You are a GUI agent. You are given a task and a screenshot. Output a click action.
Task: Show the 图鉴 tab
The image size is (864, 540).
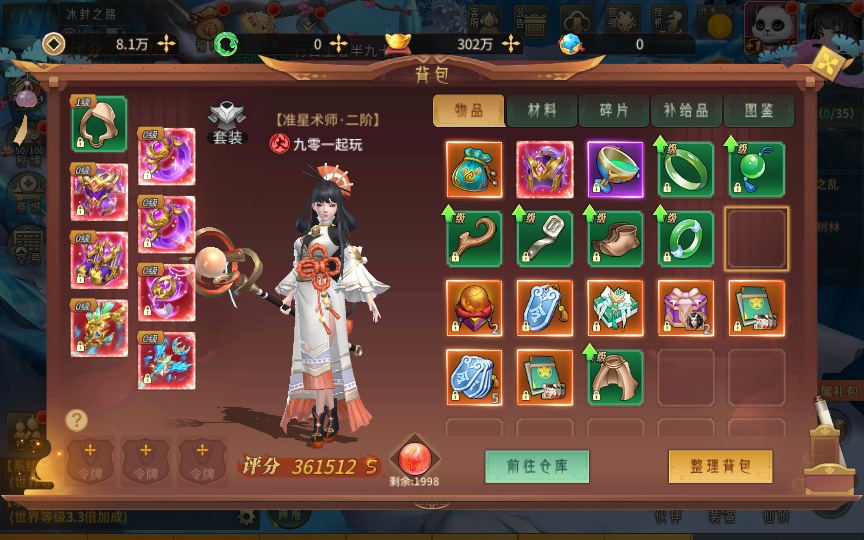pos(758,111)
